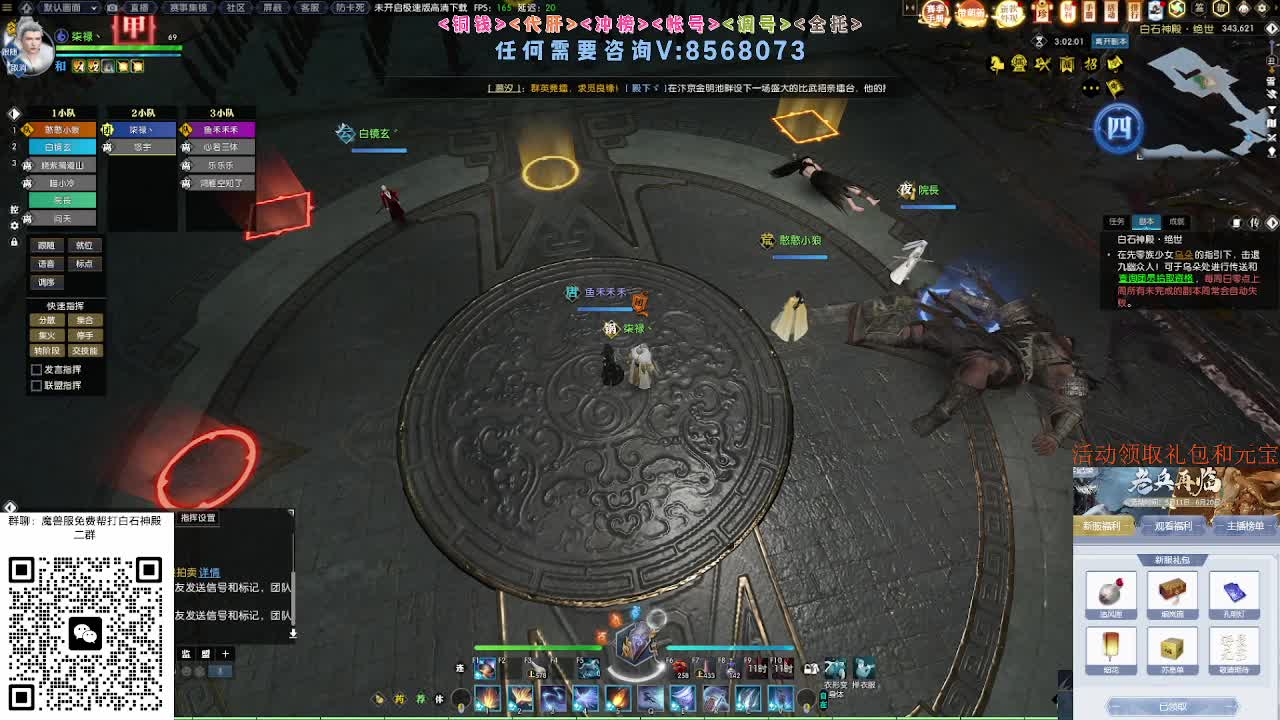
Task: Click the 招 recruit icon in the top center
Action: tap(1091, 64)
